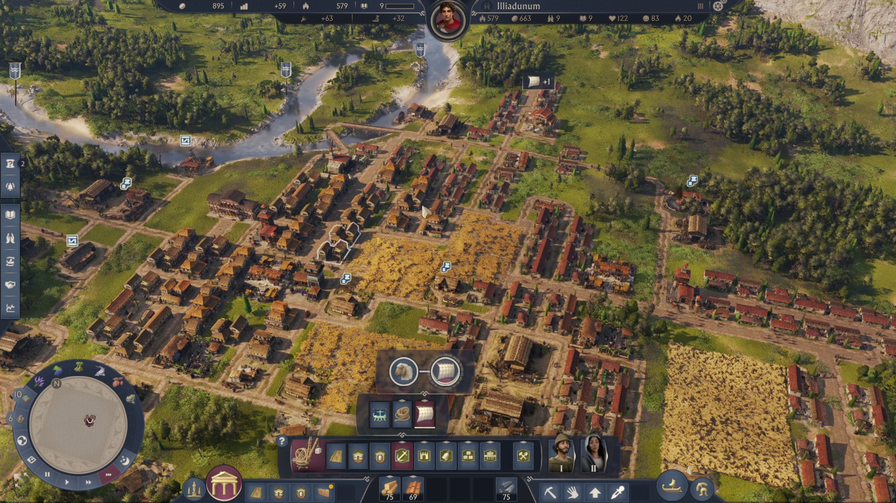Open the help question mark button

[x=283, y=441]
